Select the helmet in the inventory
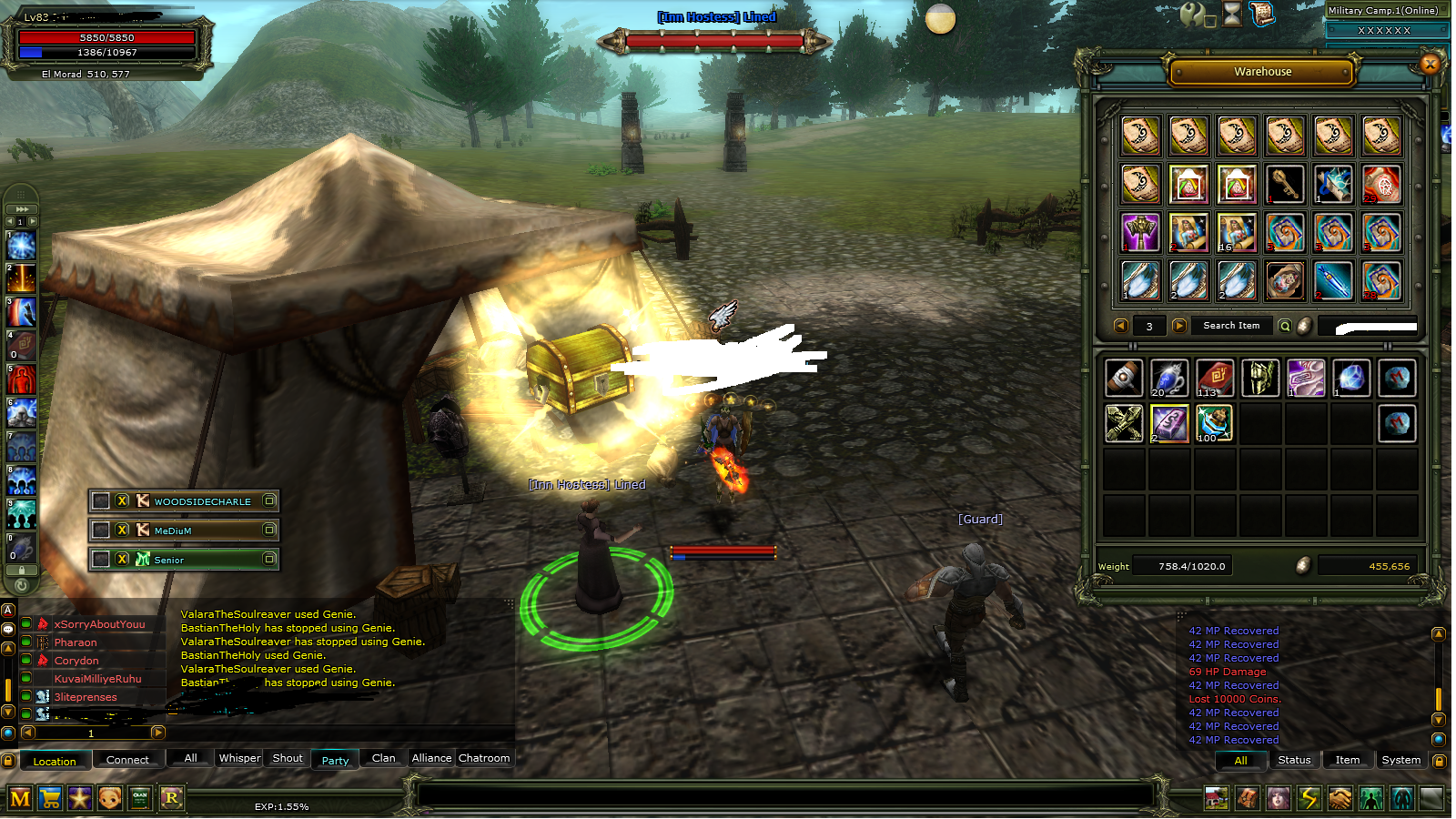 click(1260, 378)
